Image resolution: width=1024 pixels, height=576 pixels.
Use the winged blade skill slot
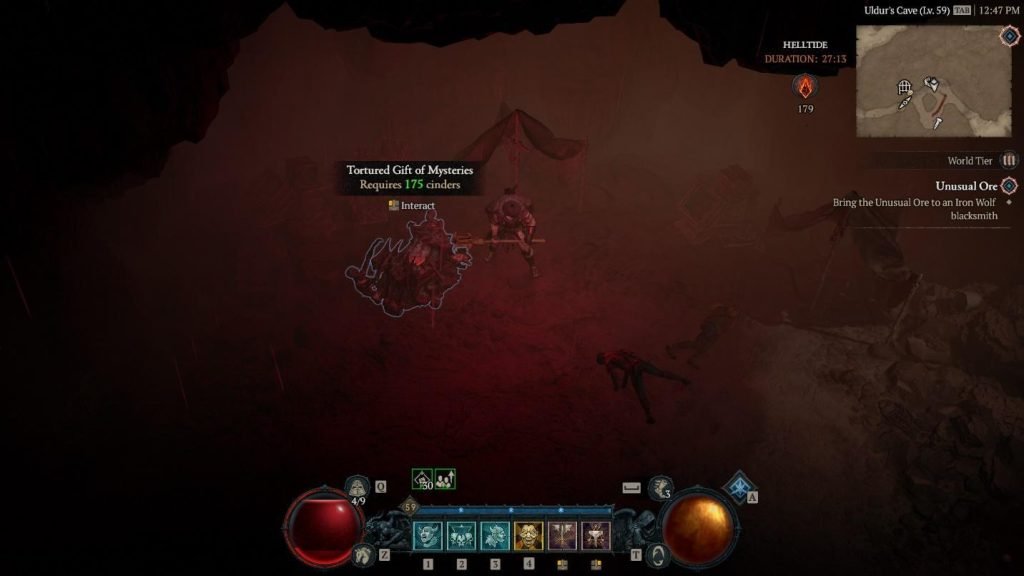coord(562,536)
